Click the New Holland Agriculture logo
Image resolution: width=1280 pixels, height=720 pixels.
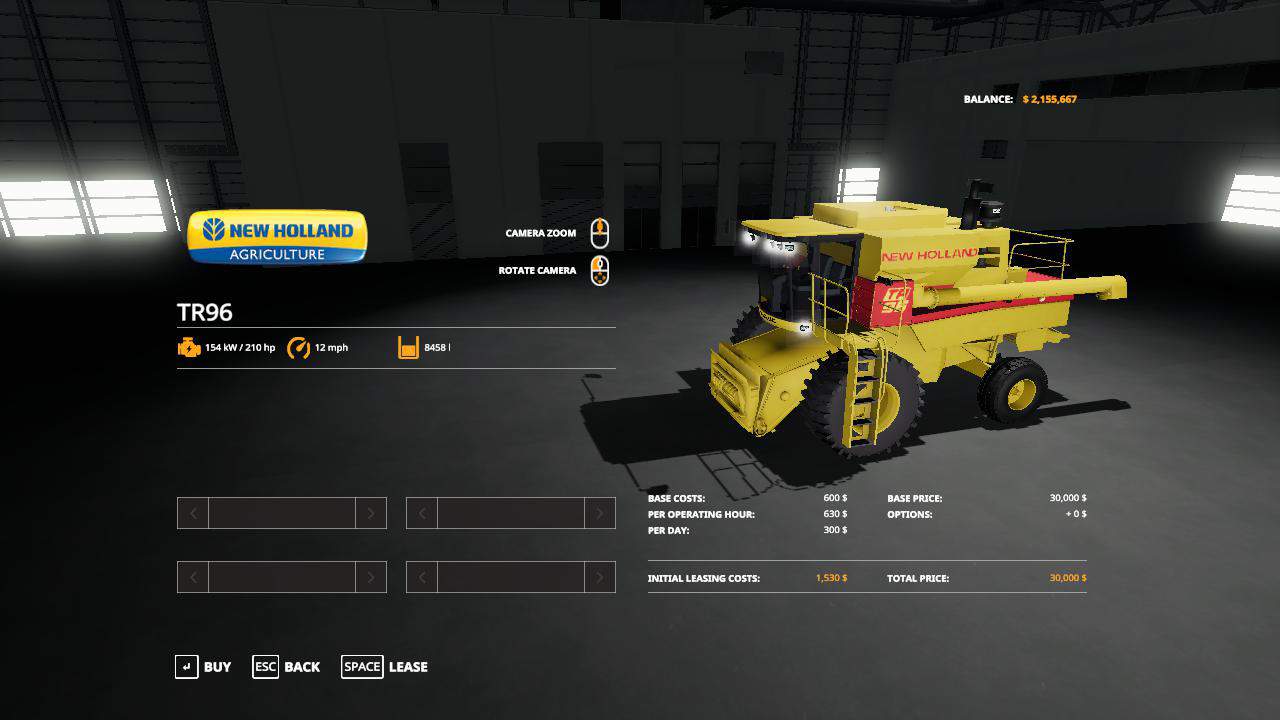277,237
